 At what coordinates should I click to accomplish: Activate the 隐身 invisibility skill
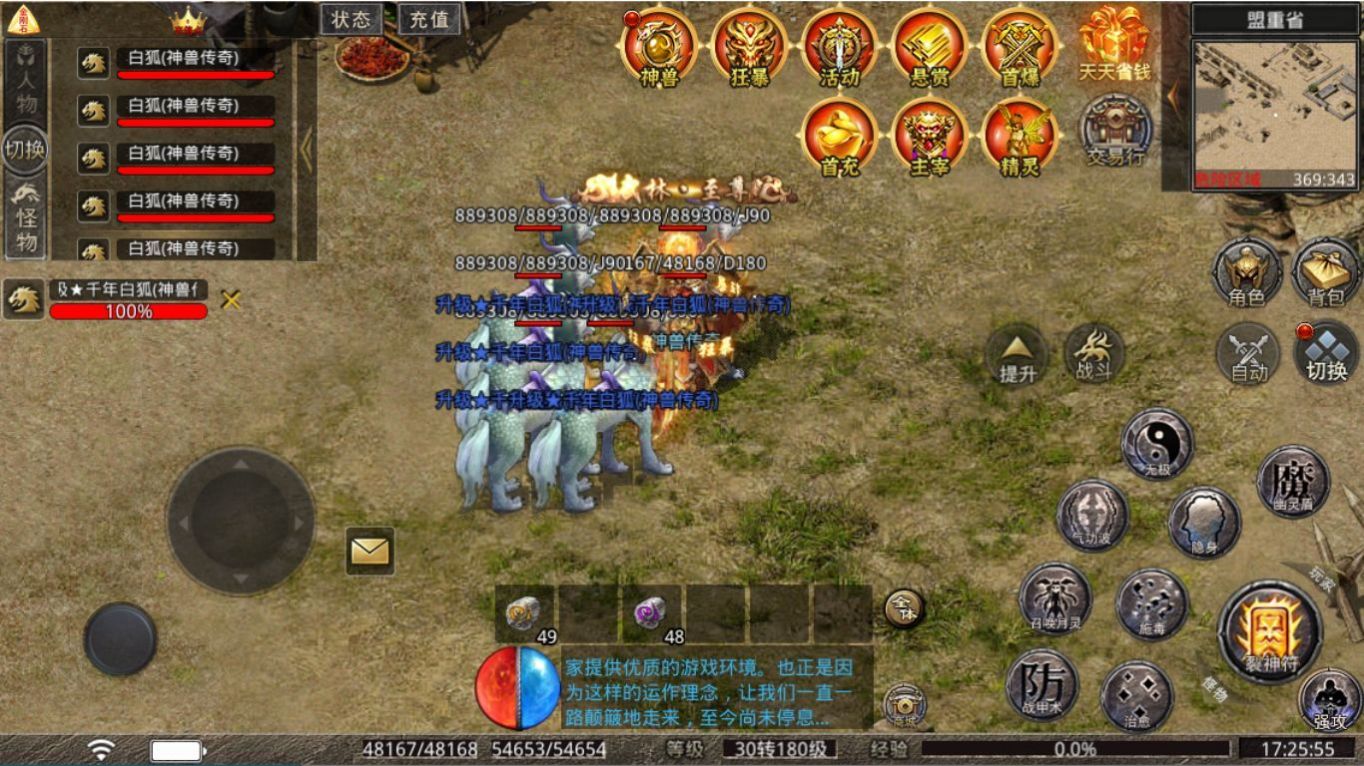[1204, 522]
